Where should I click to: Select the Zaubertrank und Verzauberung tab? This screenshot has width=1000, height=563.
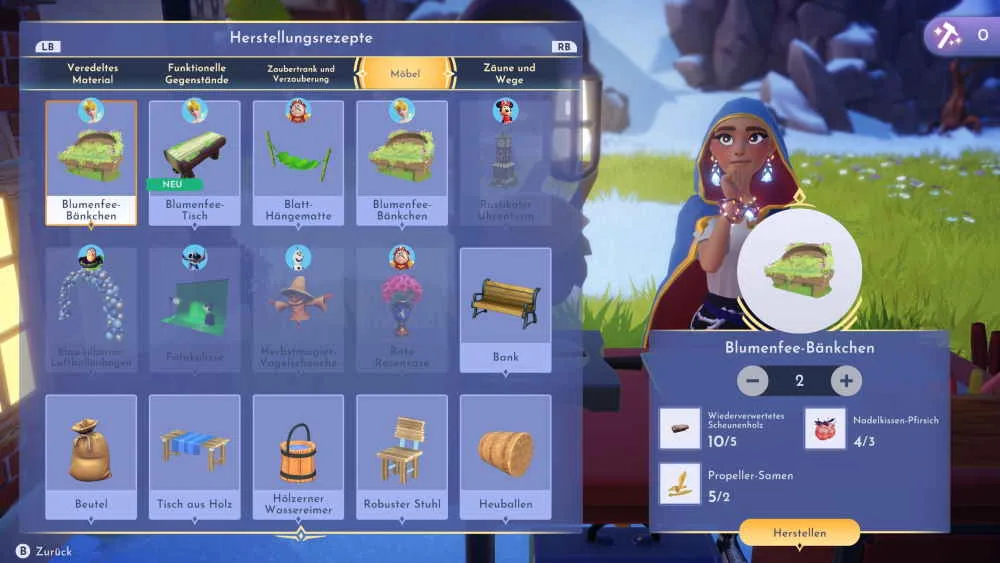[x=301, y=73]
